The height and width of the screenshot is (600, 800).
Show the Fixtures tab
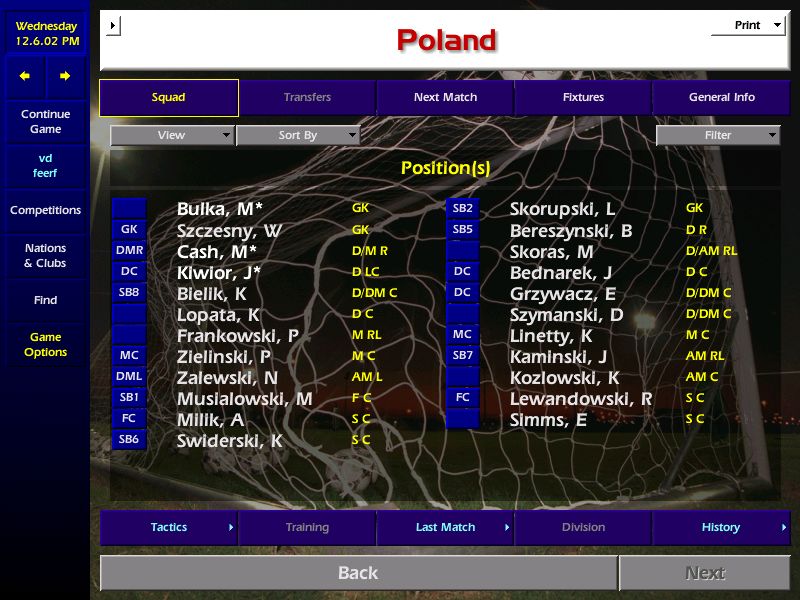tap(583, 98)
